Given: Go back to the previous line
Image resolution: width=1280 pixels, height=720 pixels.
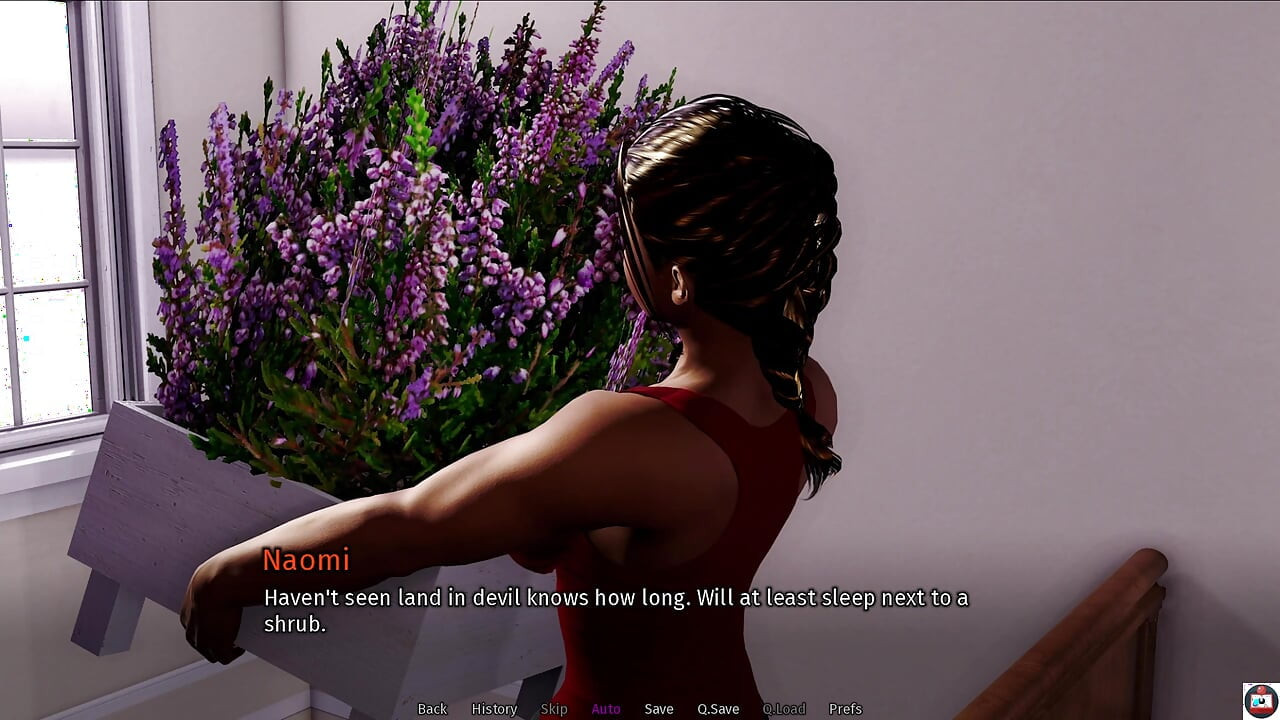Looking at the screenshot, I should [432, 709].
